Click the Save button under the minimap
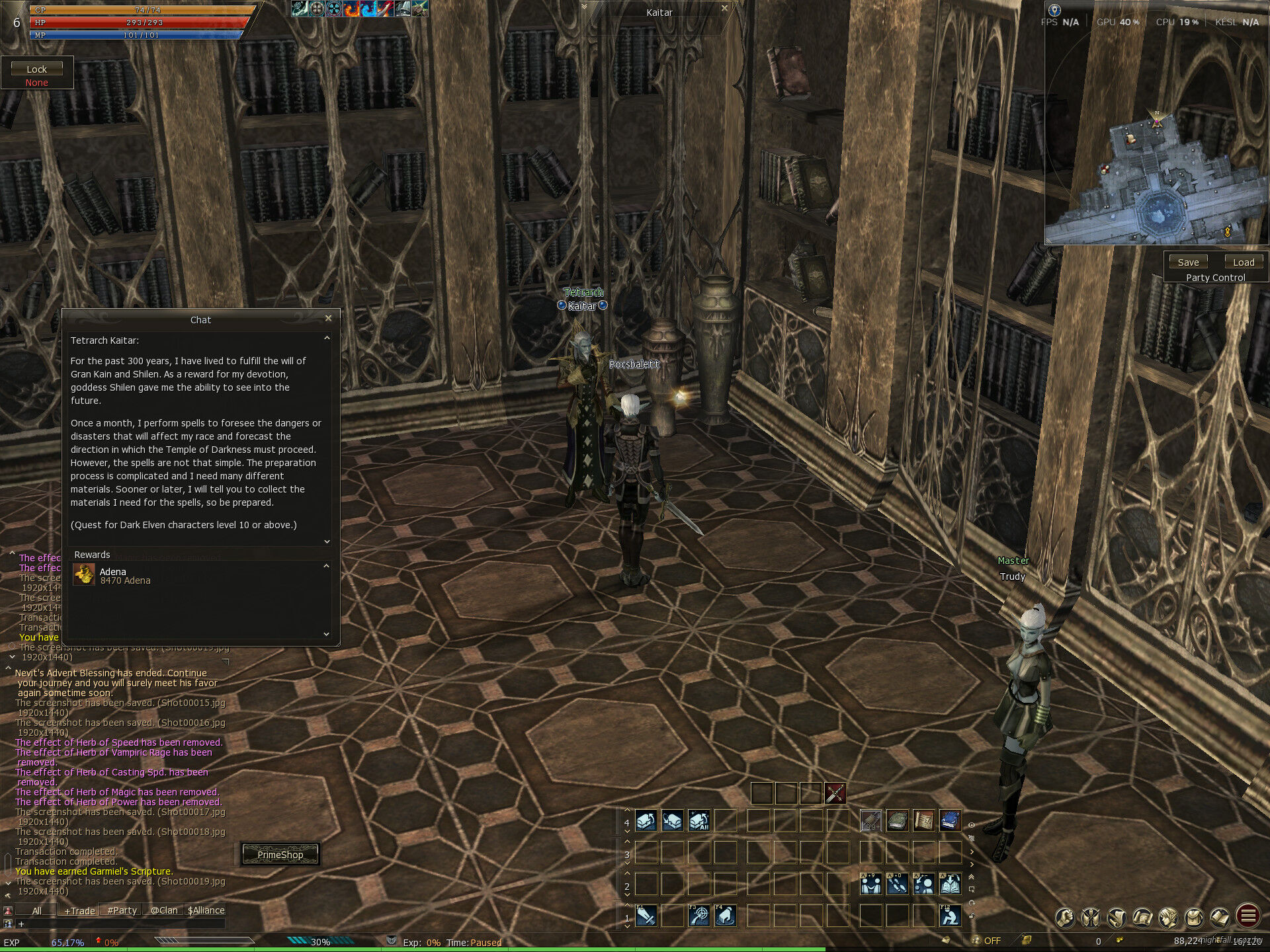This screenshot has width=1270, height=952. pos(1188,262)
